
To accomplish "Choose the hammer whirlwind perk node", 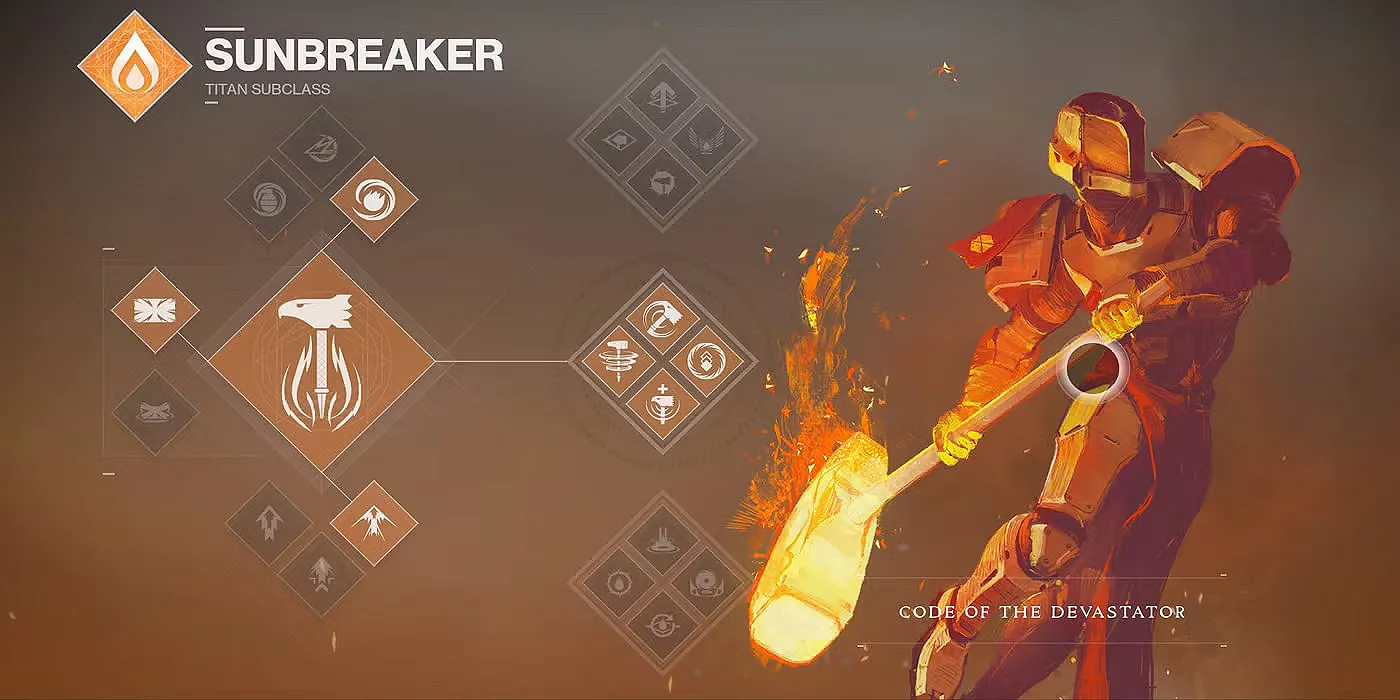I will pos(610,360).
